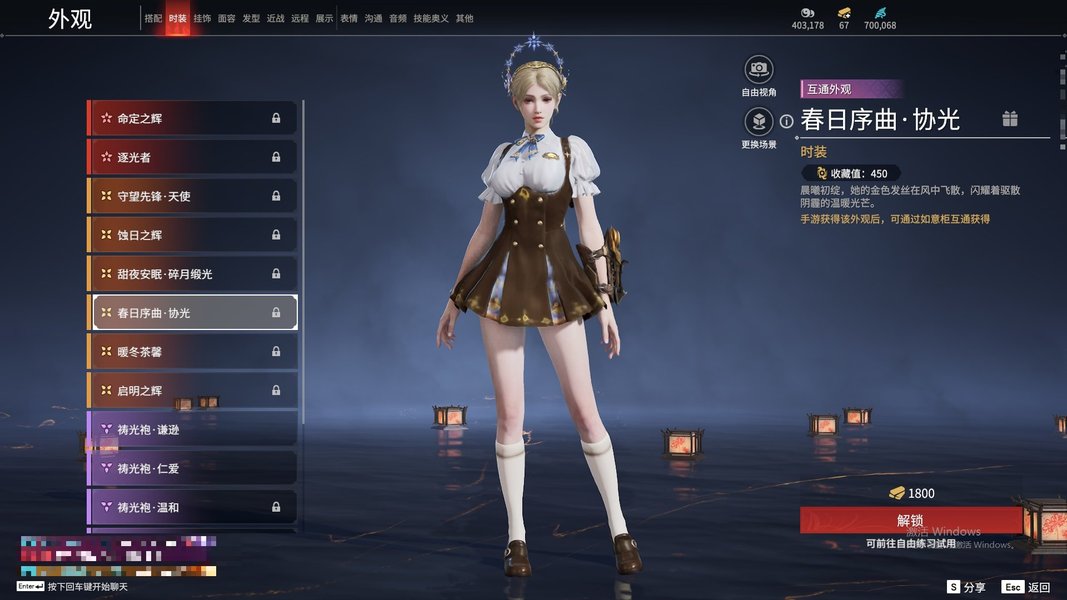Switch to the 搭配 tab
Screen dimensions: 1067x600
pos(153,18)
